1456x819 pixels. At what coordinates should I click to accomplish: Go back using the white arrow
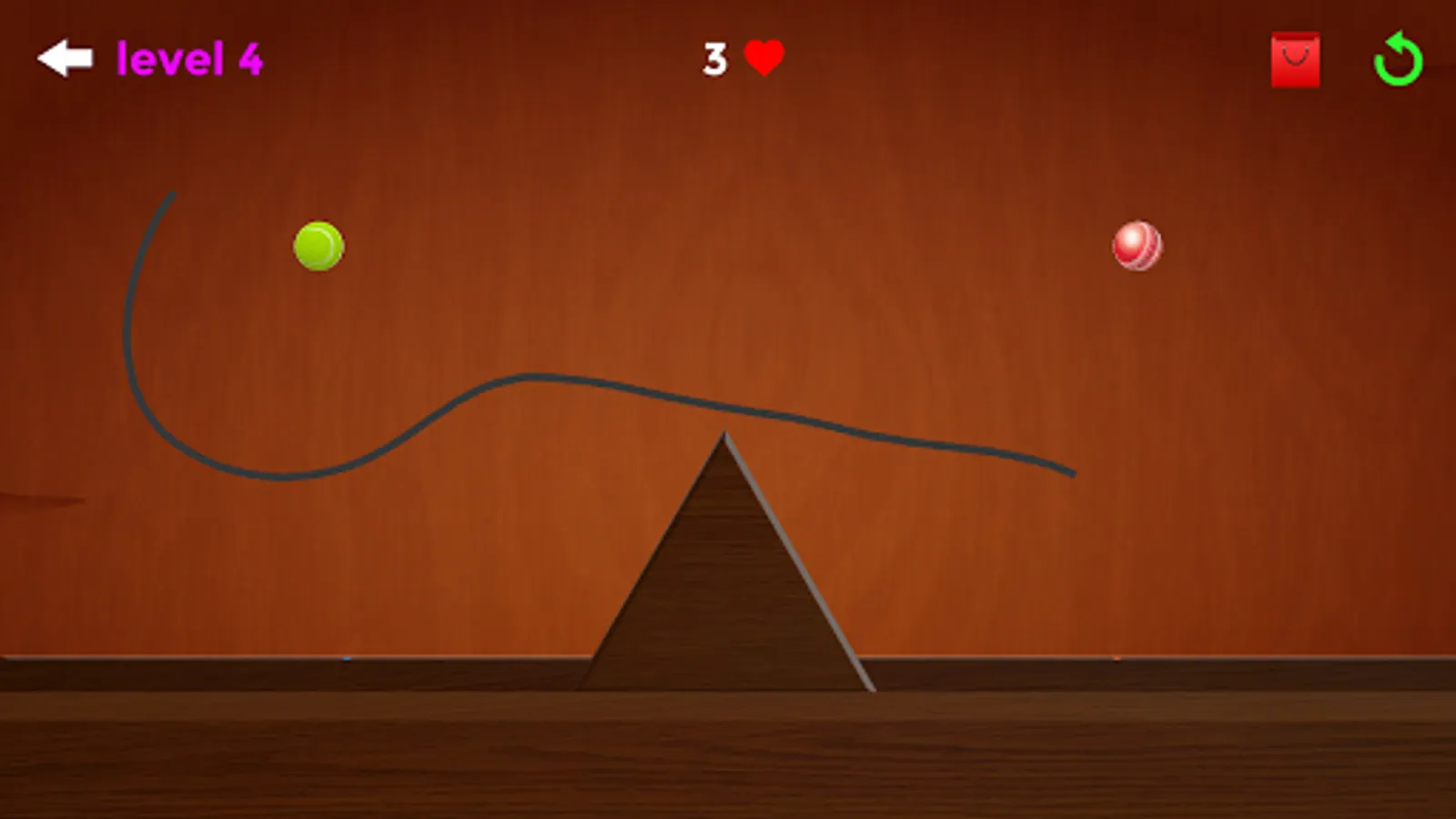(x=64, y=58)
